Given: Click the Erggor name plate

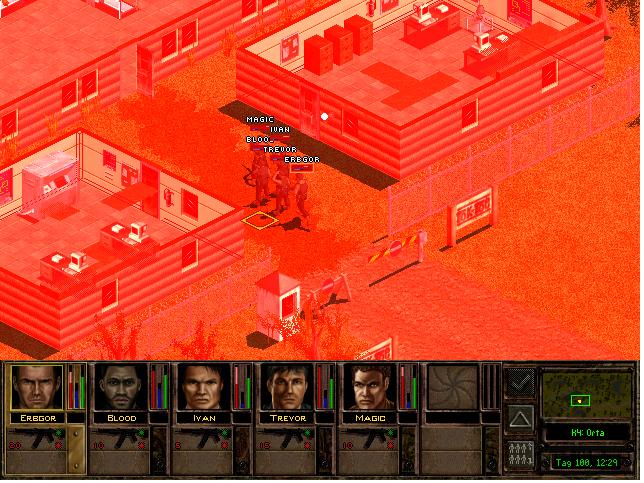Looking at the screenshot, I should (36, 417).
